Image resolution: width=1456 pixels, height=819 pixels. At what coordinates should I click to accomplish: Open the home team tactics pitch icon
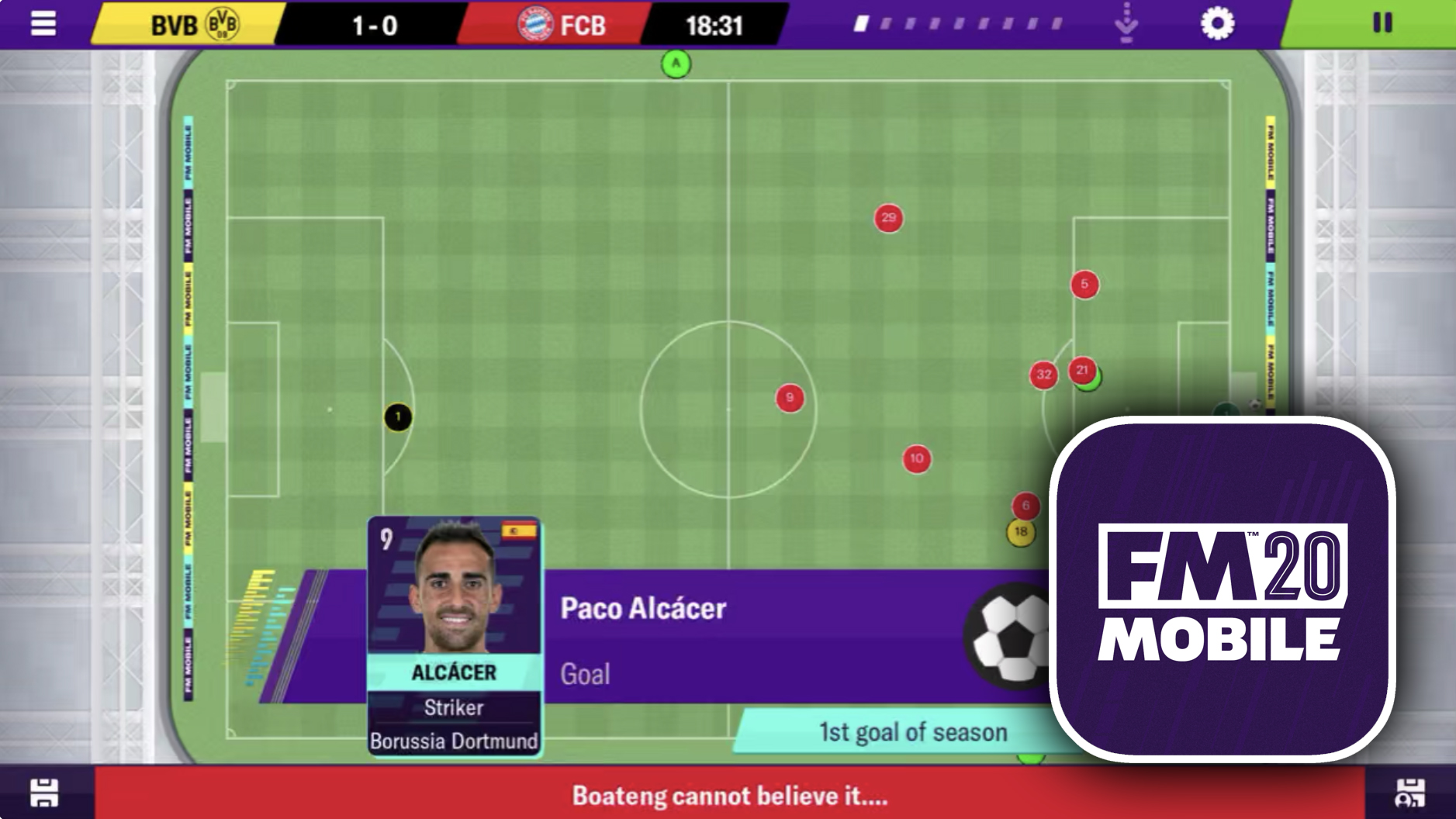click(x=44, y=793)
